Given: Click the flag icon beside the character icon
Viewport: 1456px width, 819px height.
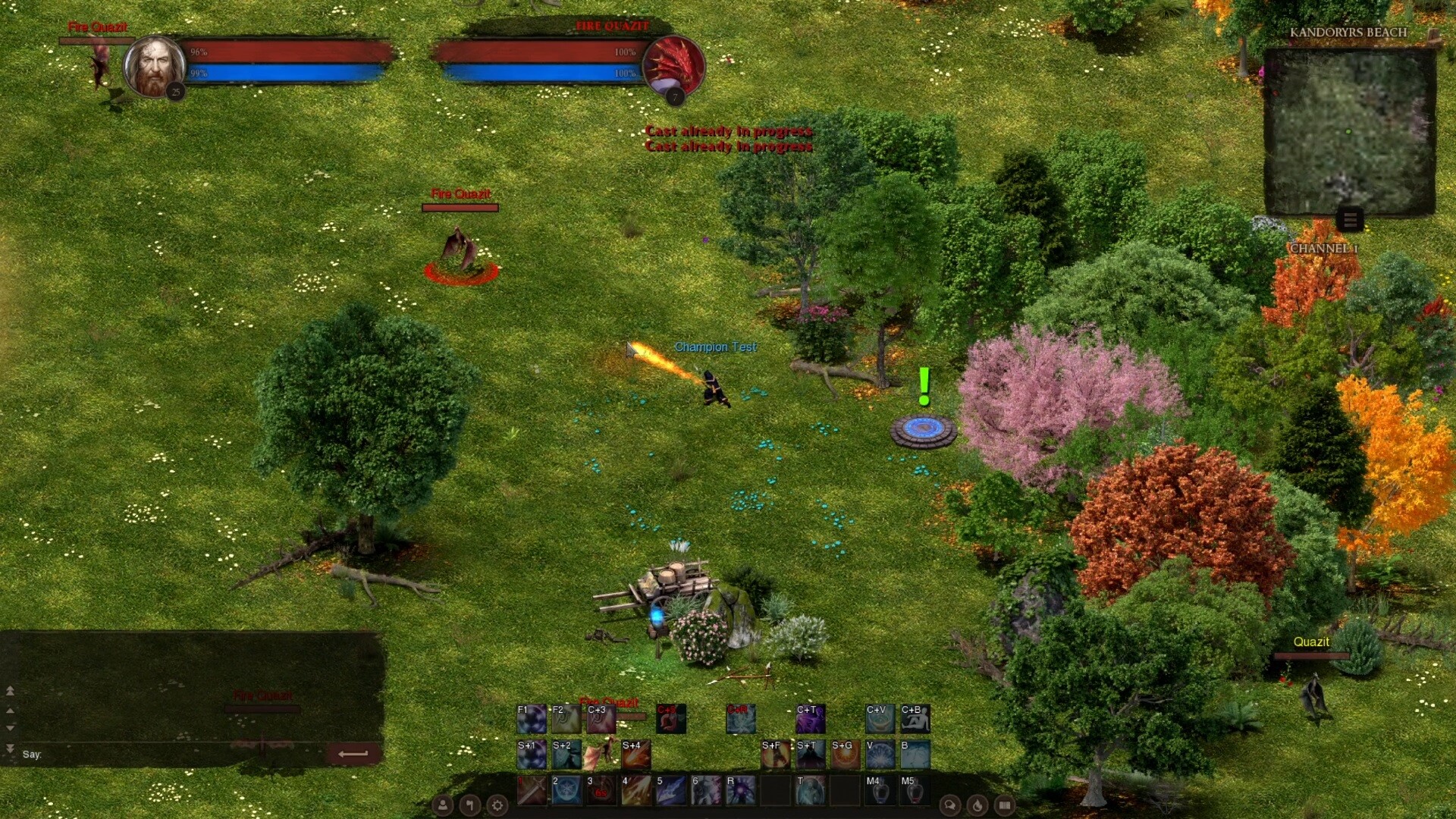Looking at the screenshot, I should pos(469,805).
